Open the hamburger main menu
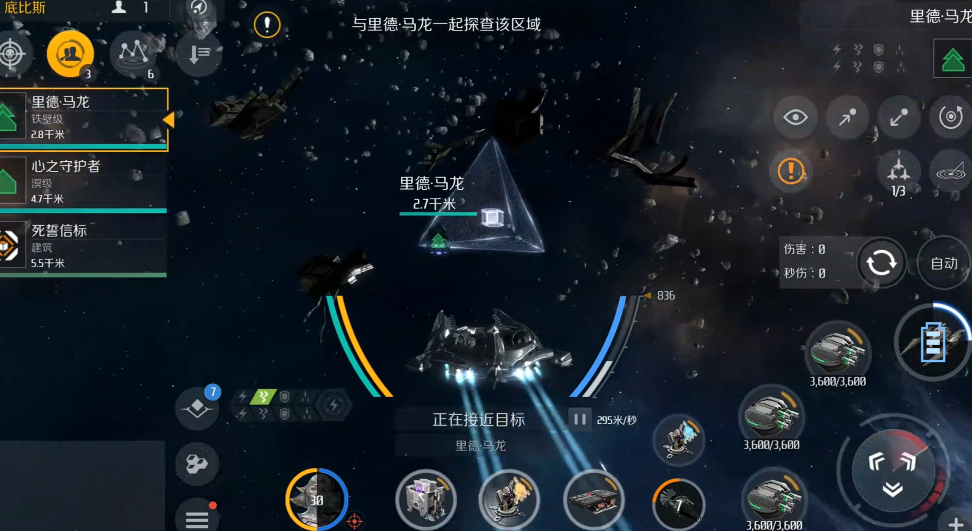The width and height of the screenshot is (972, 531). 197,517
